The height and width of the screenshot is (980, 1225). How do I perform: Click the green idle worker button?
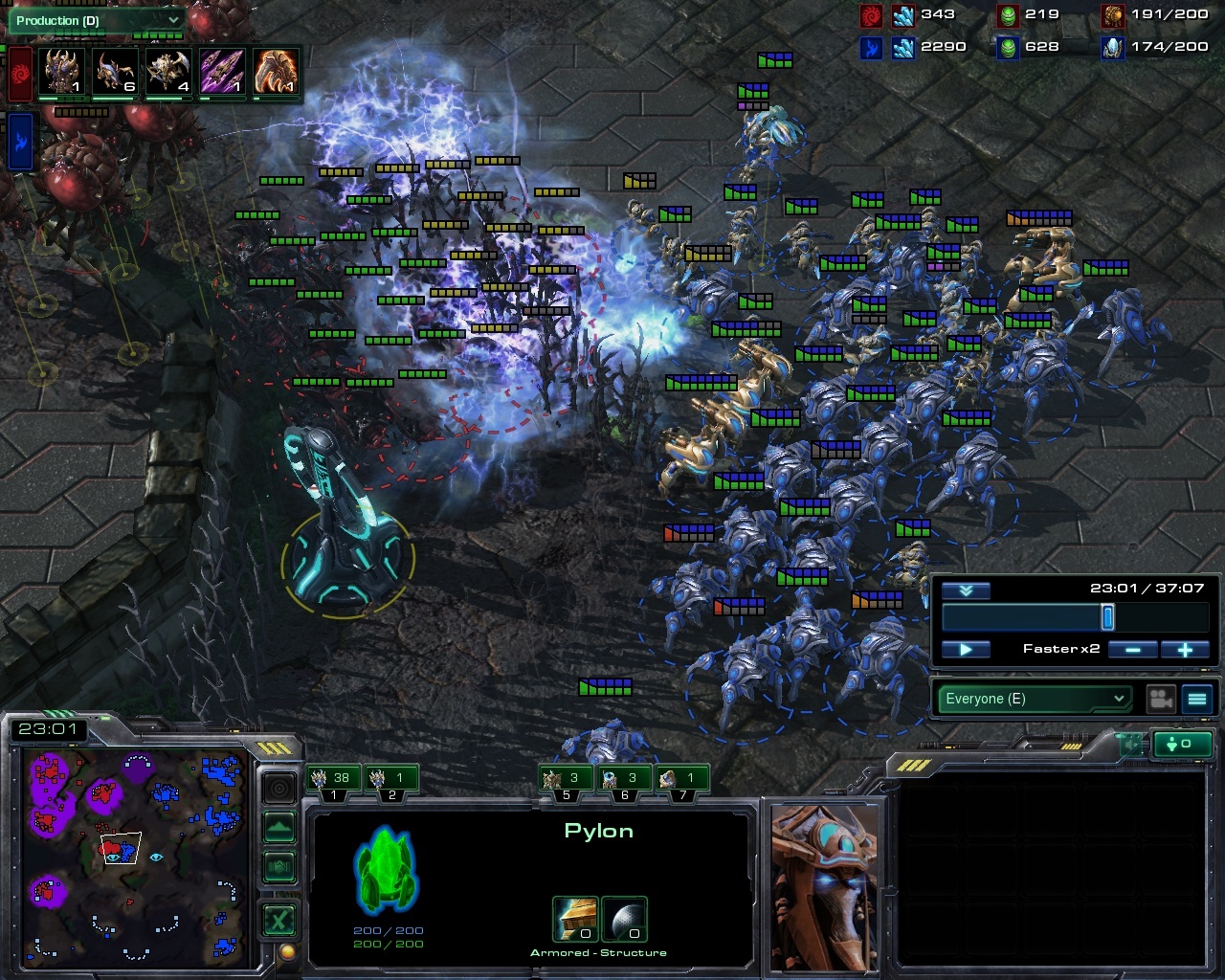tap(1183, 744)
